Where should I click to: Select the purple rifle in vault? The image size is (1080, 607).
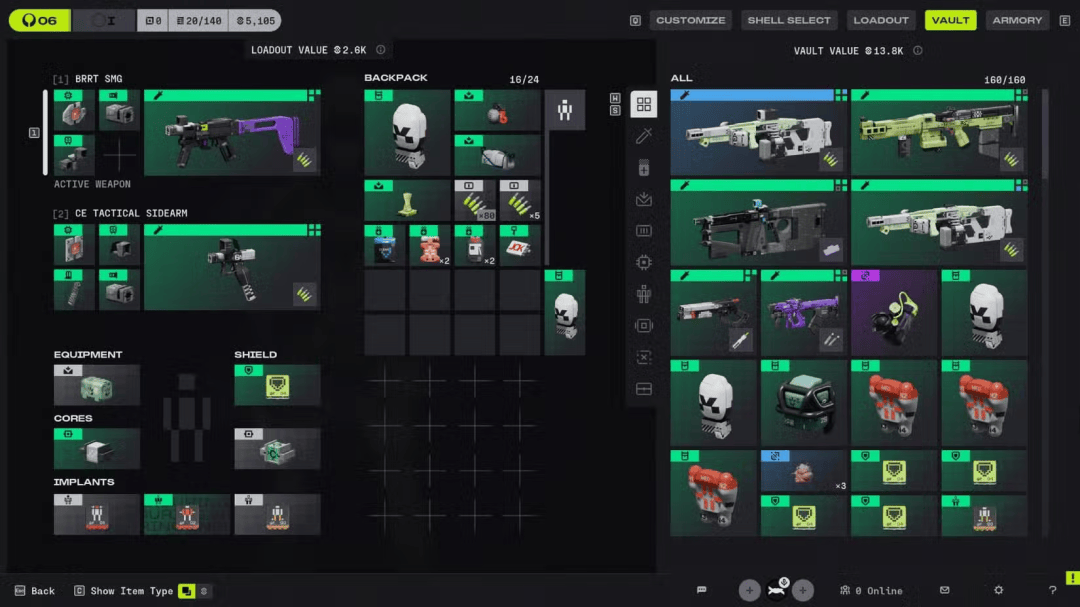pos(804,313)
